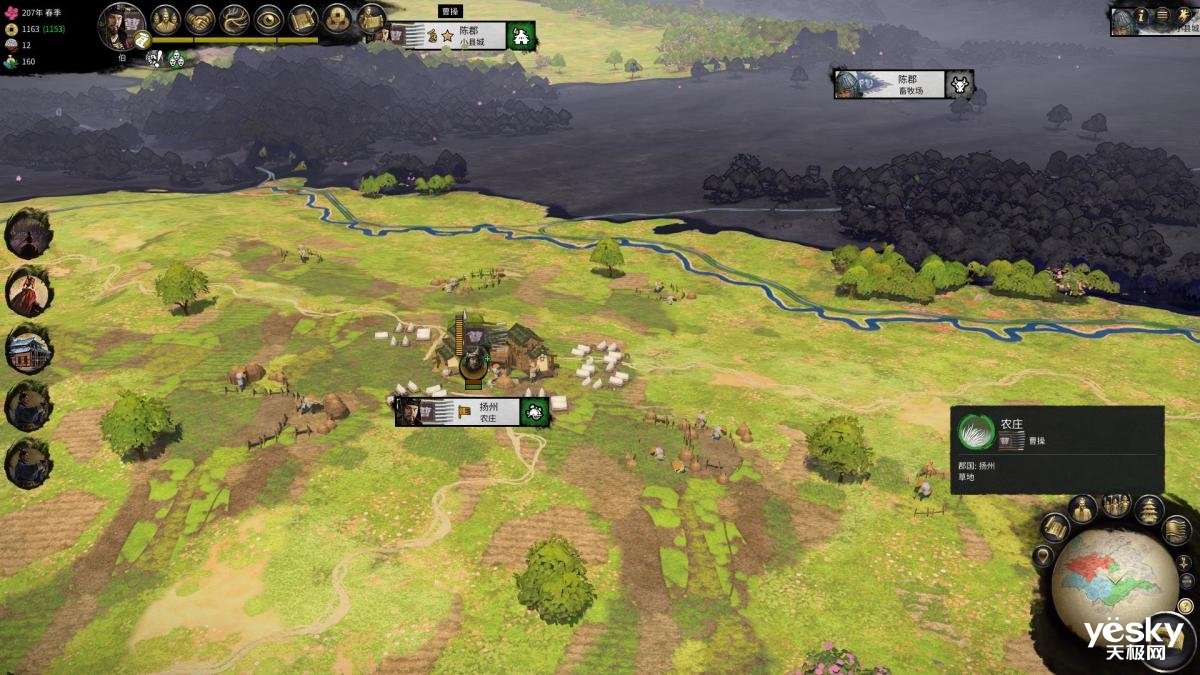Open the scroll icon in the top bar
Viewport: 1200px width, 675px height.
(x=303, y=19)
